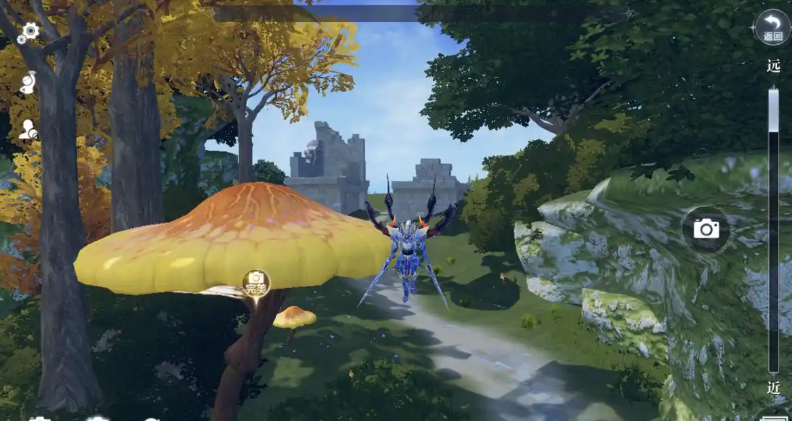792x421 pixels.
Task: Select the player silhouette icon
Action: pos(28,130)
